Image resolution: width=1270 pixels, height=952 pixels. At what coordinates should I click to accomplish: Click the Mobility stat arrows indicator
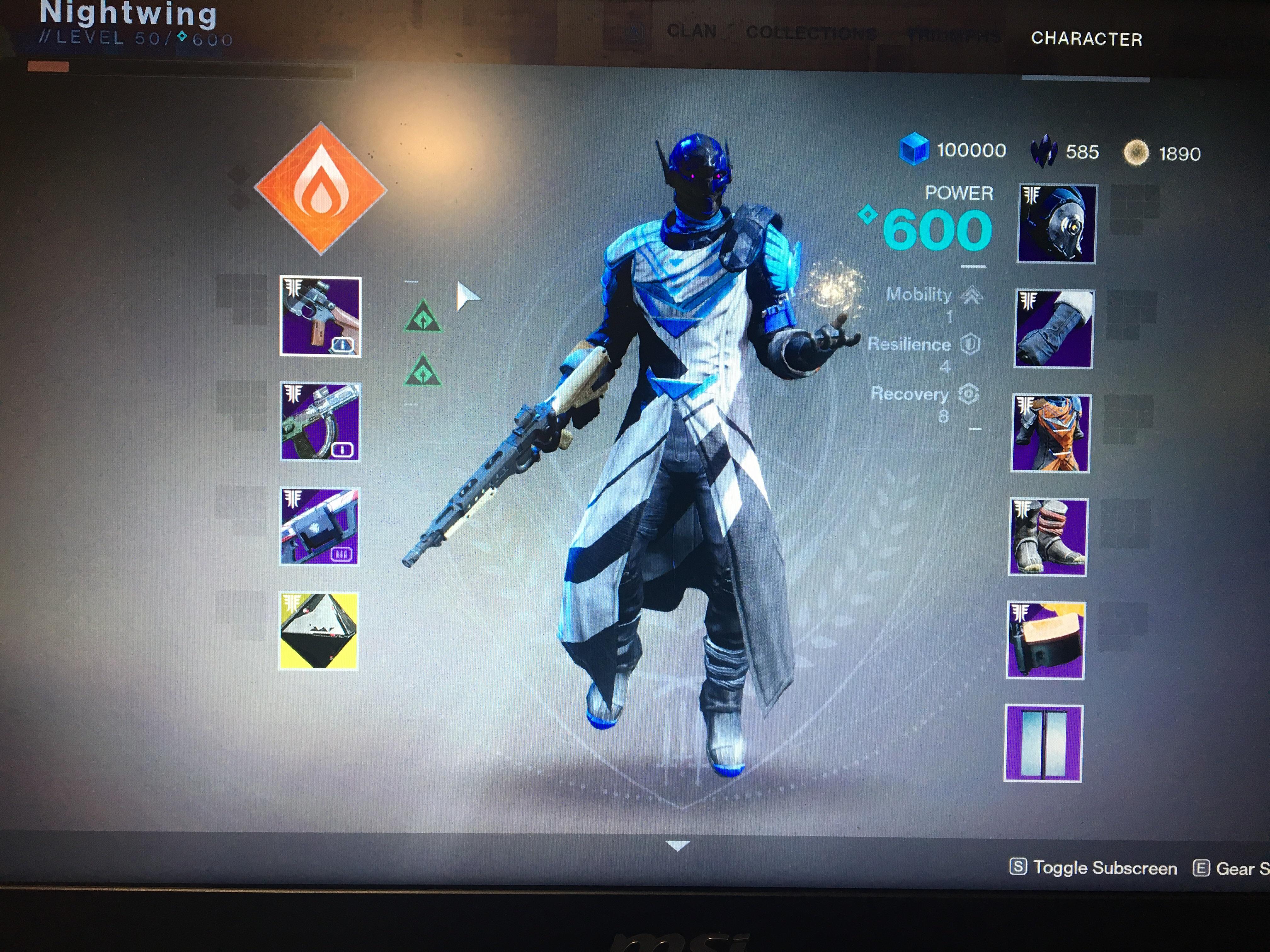[x=971, y=296]
